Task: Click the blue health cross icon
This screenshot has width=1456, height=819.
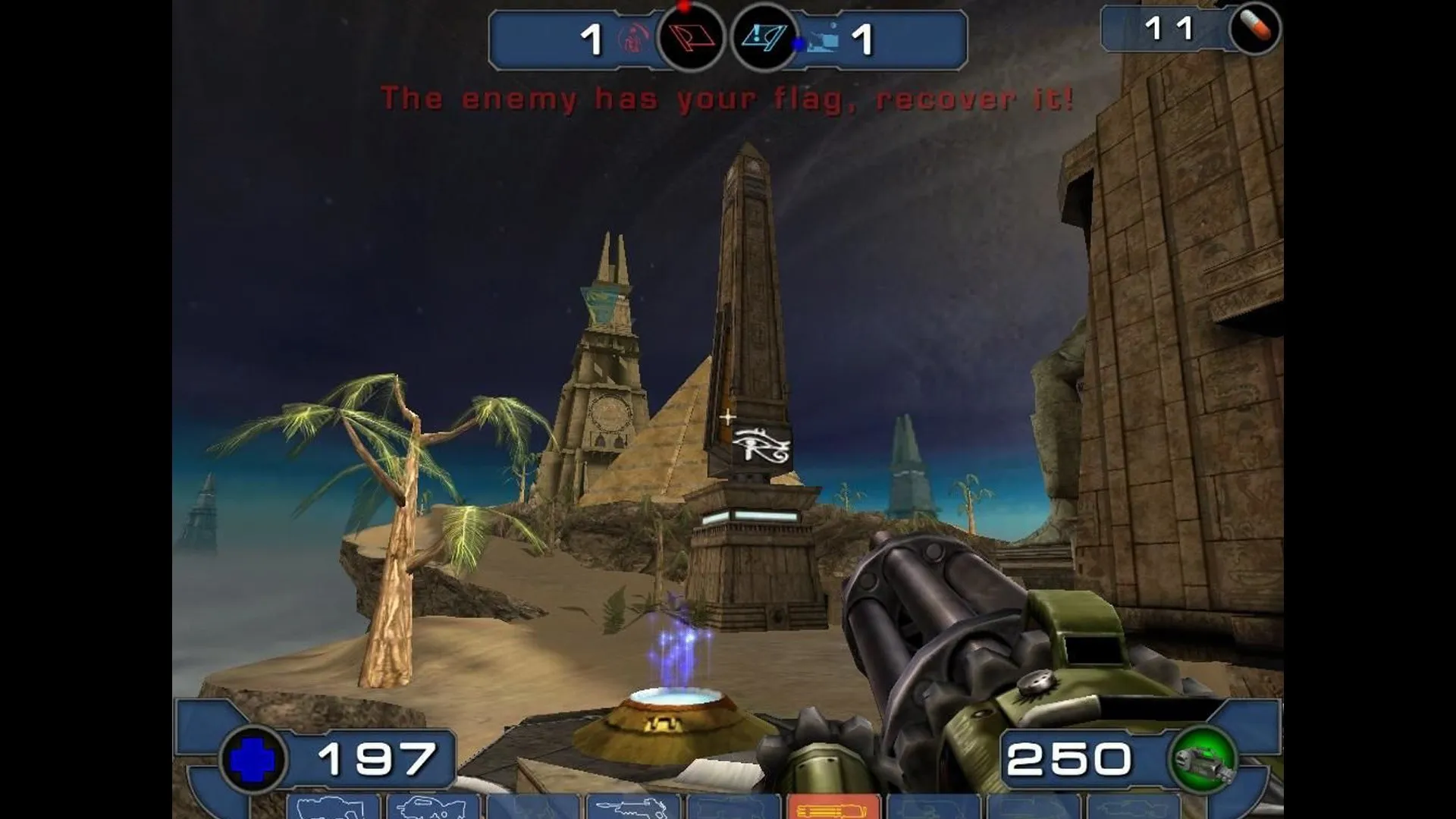Action: (x=253, y=759)
